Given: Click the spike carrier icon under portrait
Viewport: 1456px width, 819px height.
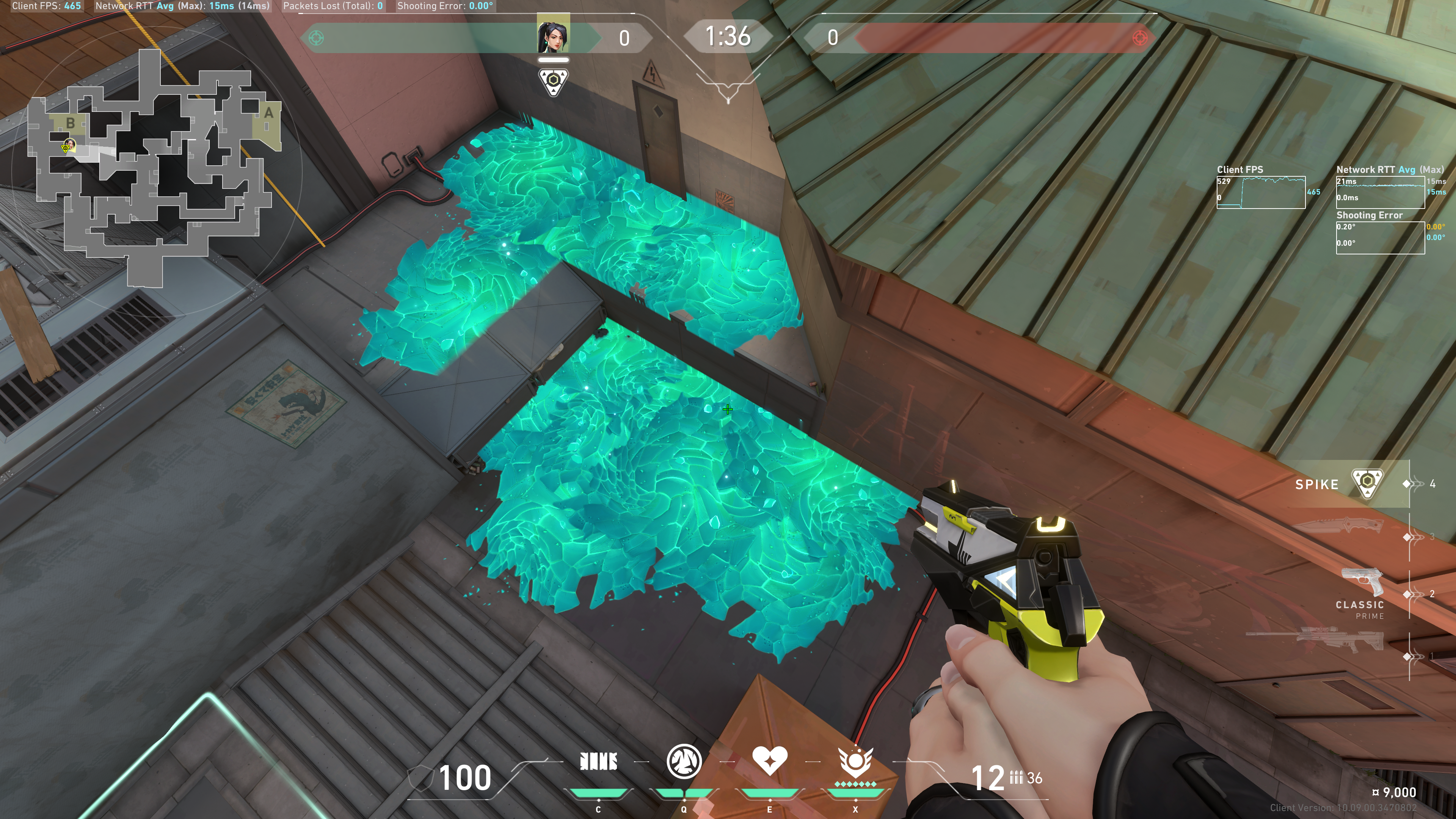Looking at the screenshot, I should pyautogui.click(x=553, y=82).
